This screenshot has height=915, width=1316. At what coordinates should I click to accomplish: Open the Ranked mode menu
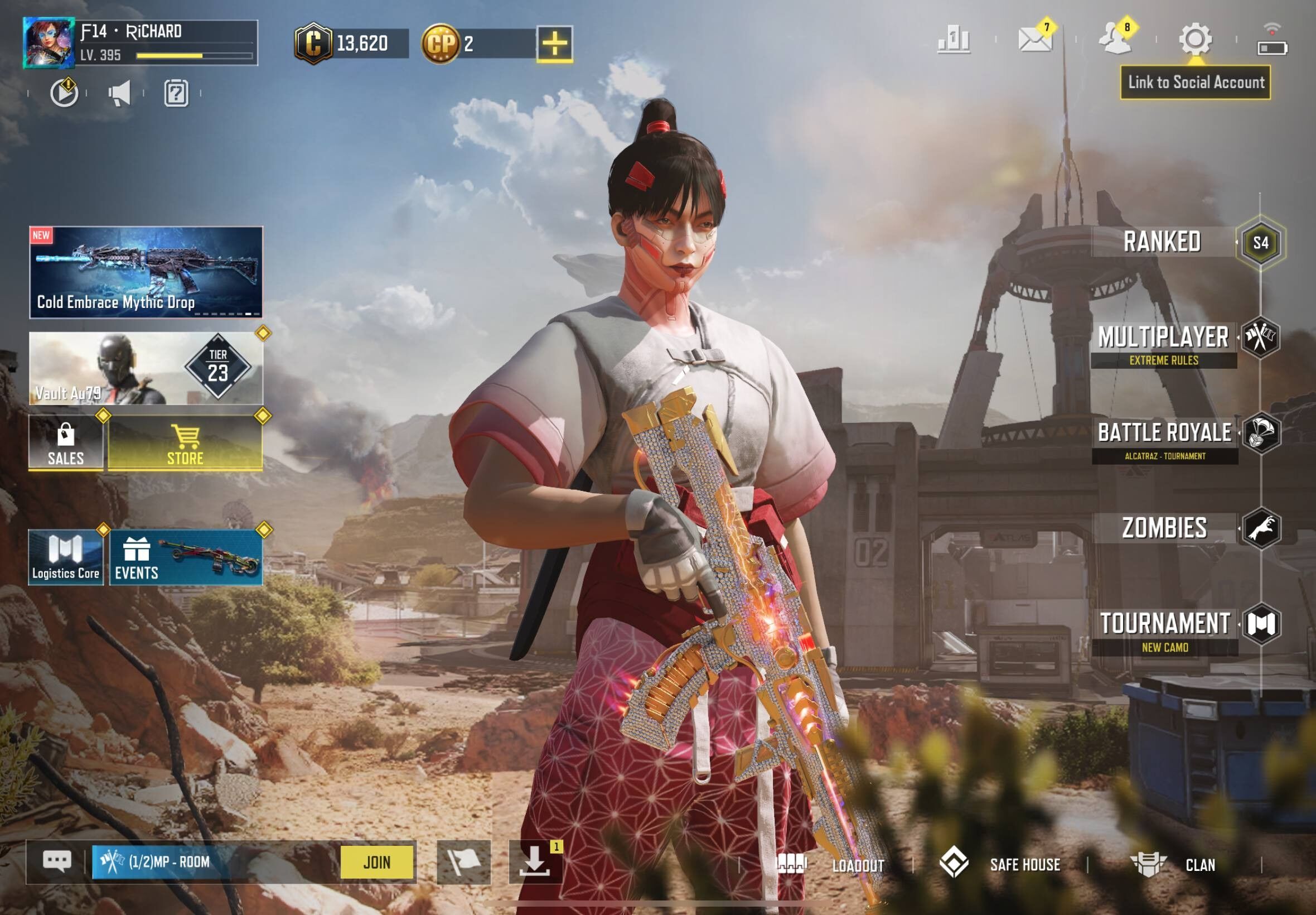tap(1163, 242)
